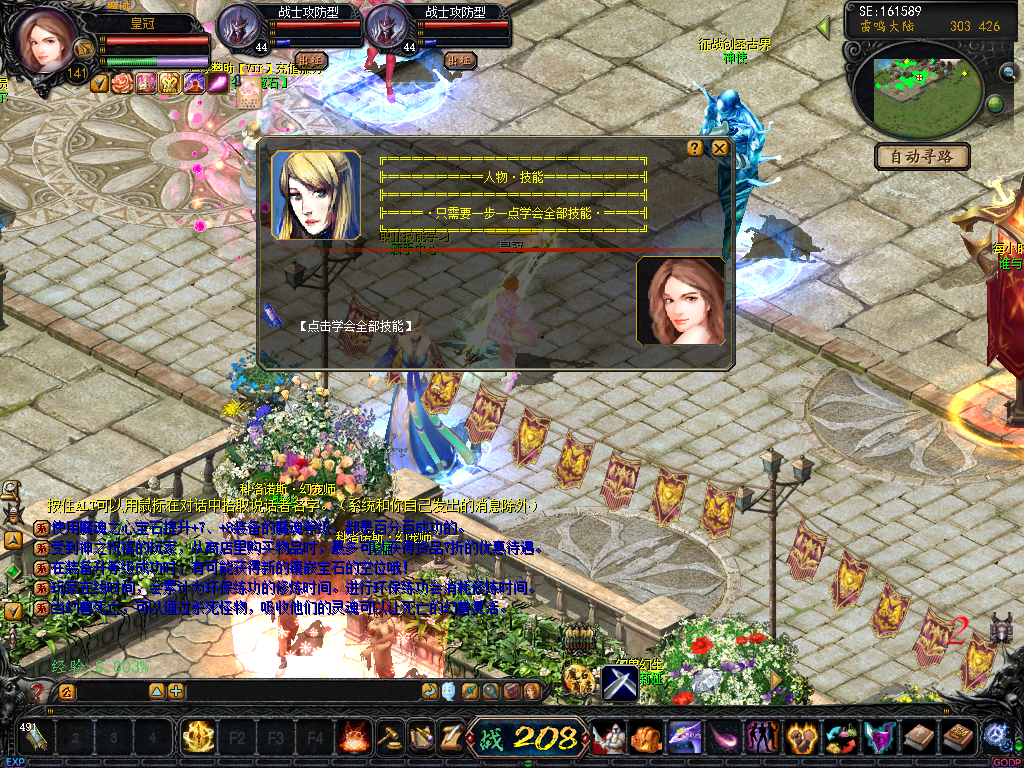Open the dialogue help question mark

click(695, 148)
